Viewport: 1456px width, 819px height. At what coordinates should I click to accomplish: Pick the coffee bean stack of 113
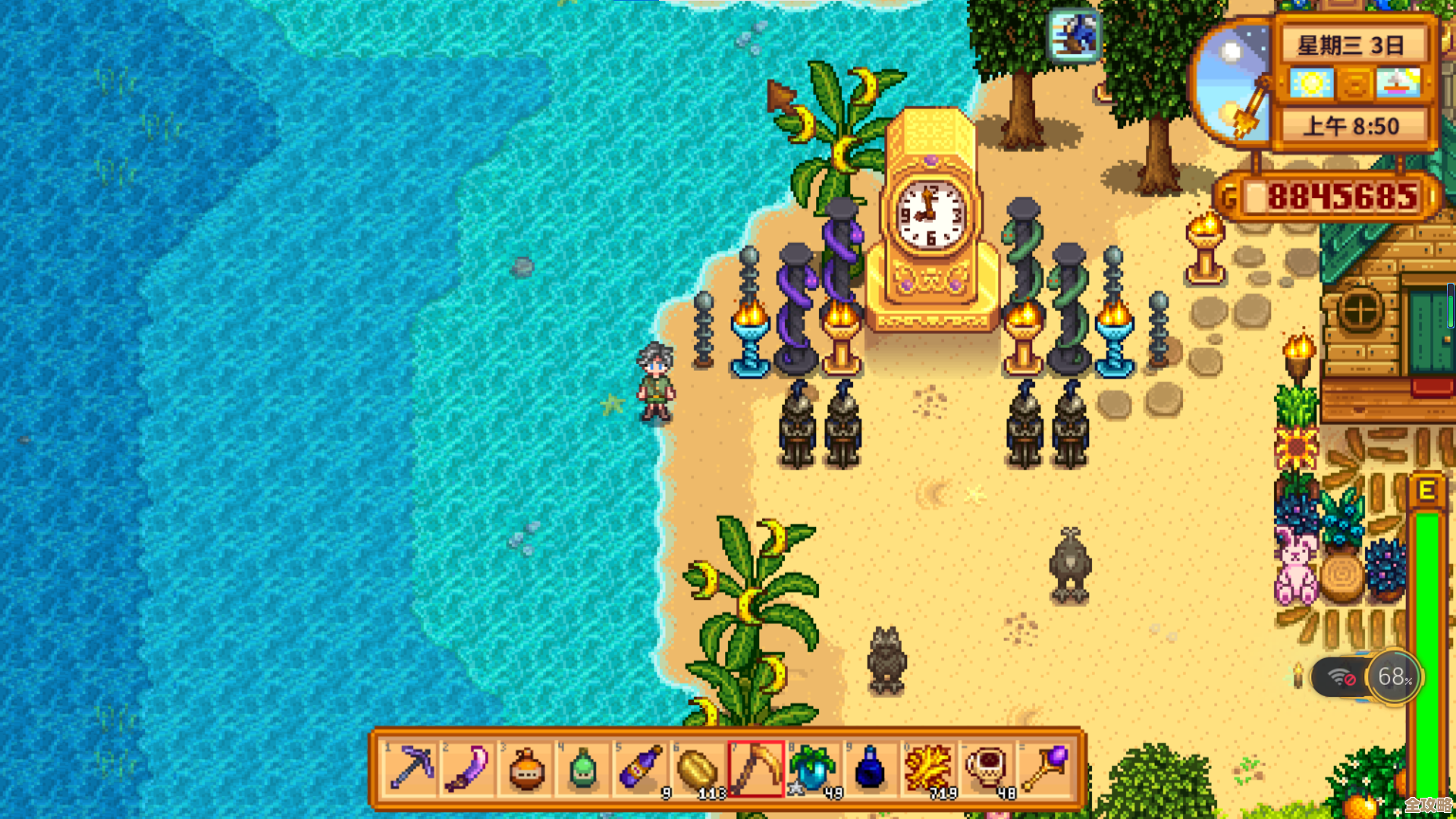point(698,768)
